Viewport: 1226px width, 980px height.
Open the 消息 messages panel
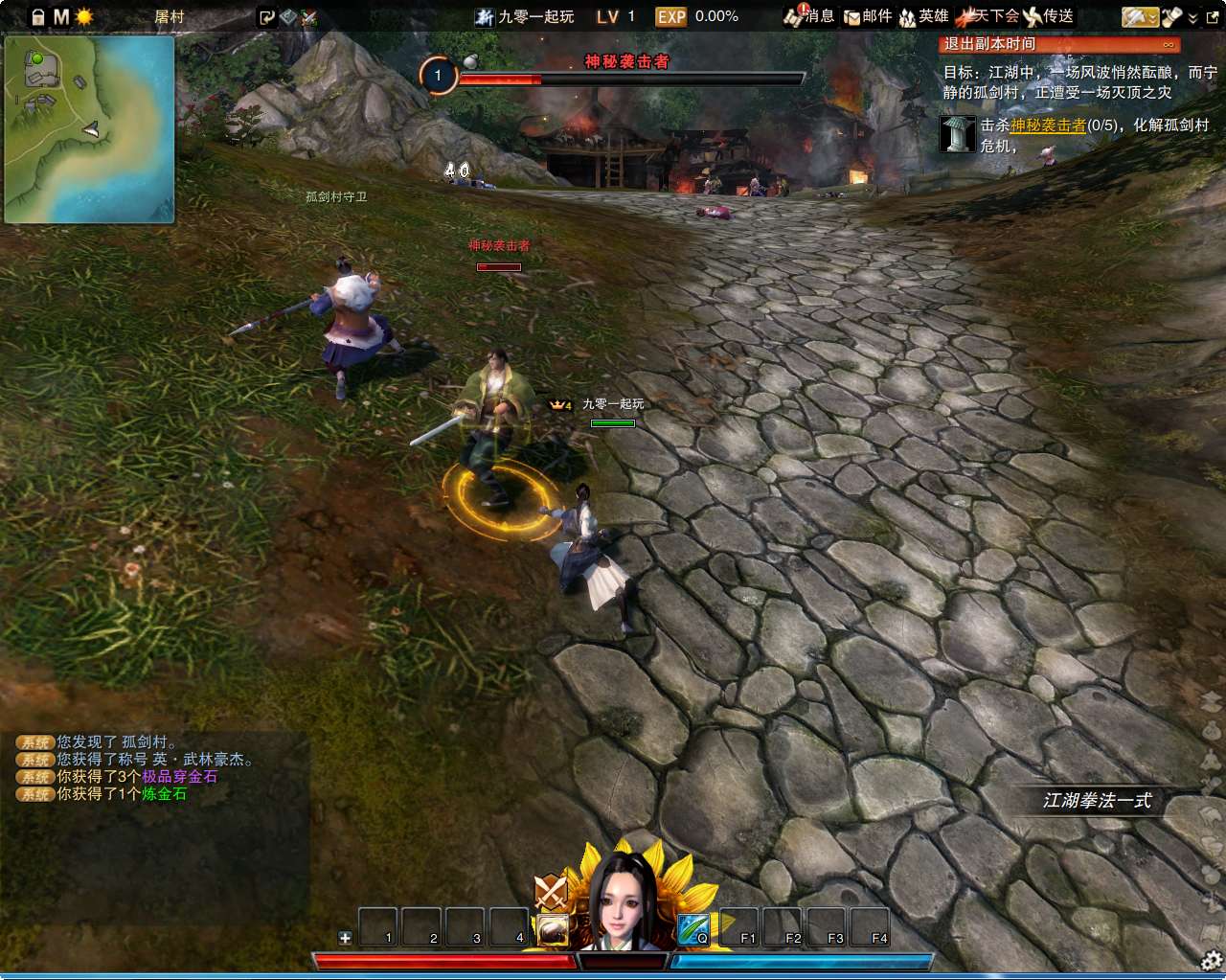[809, 16]
